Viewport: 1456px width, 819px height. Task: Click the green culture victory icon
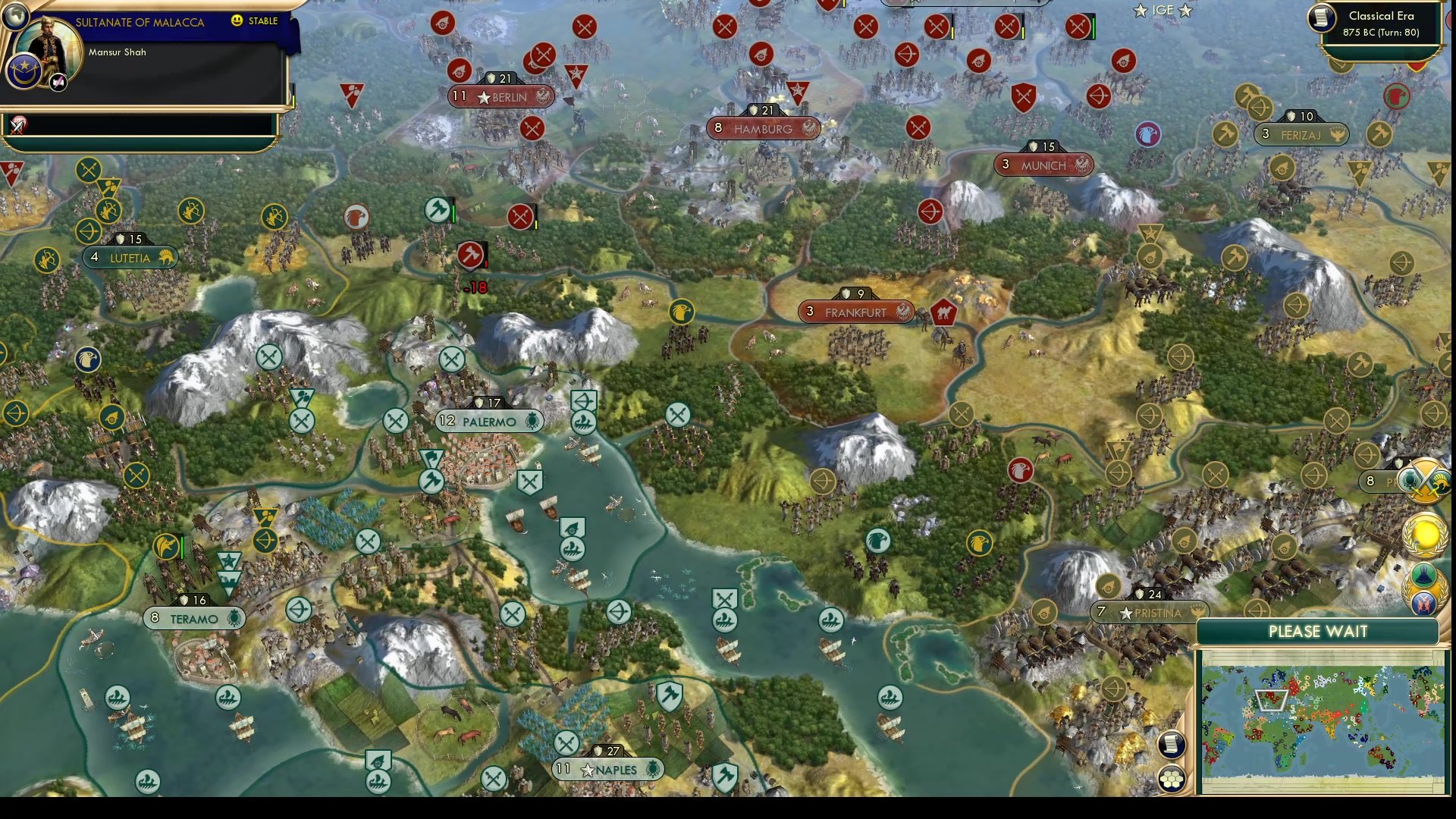pos(1424,574)
